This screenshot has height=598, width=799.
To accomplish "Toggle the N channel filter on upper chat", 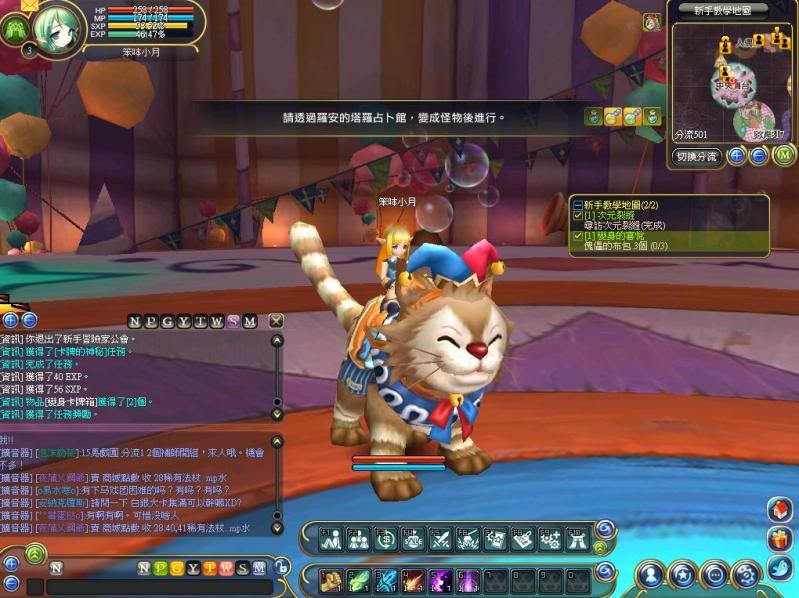I will (x=135, y=321).
